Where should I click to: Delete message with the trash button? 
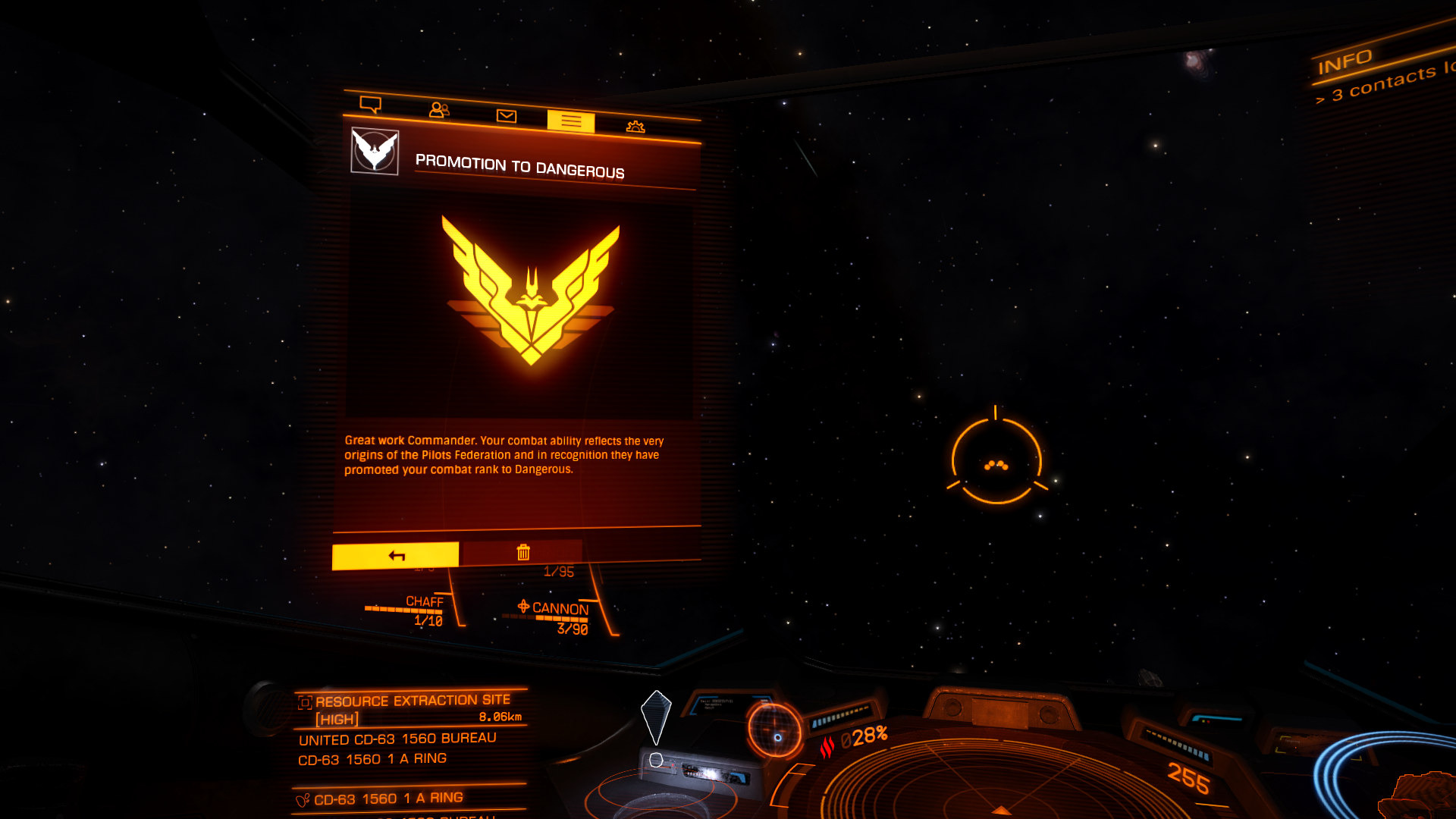(x=522, y=553)
